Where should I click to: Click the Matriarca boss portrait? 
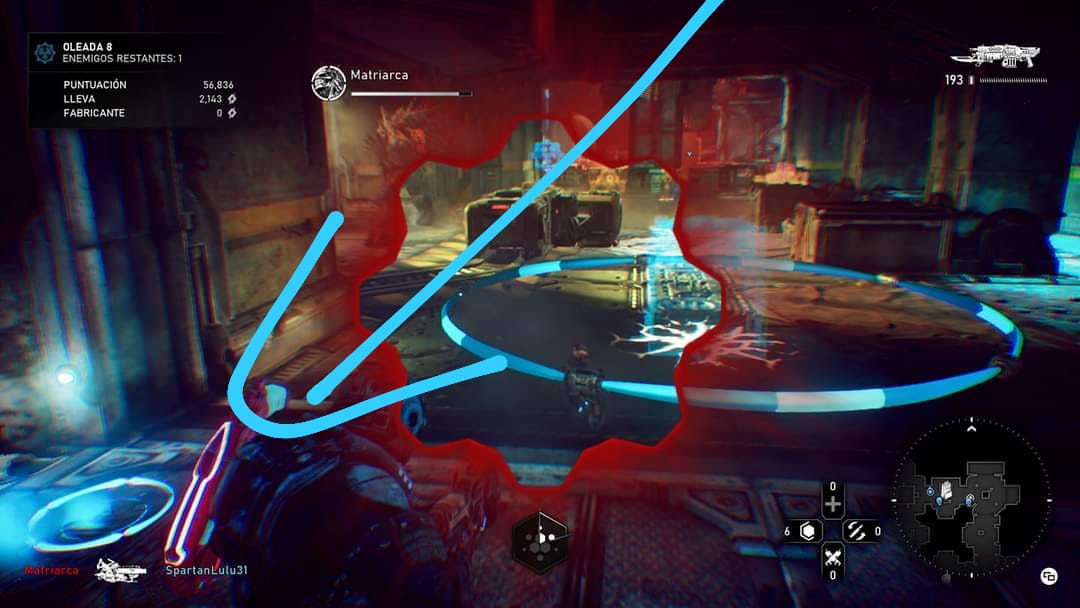[x=328, y=83]
